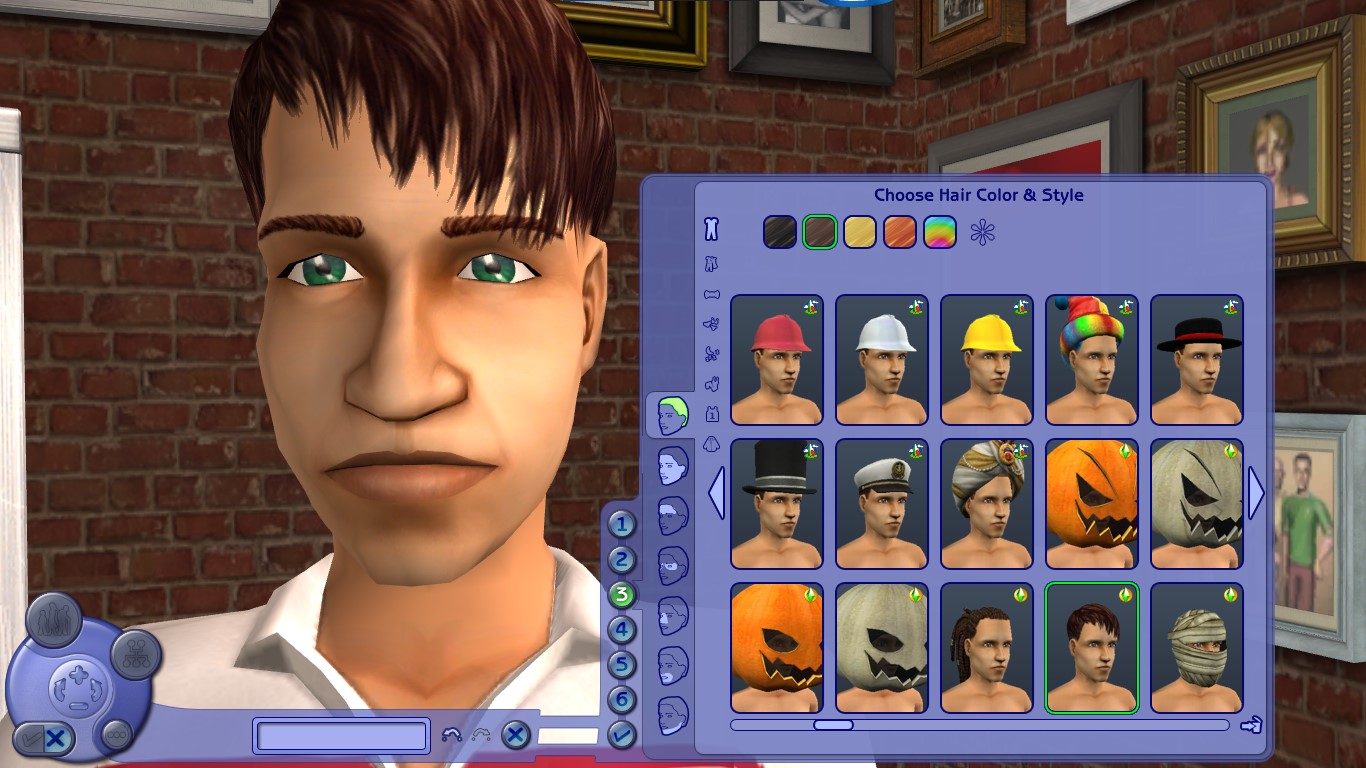Click the camera dots icon on the control puck
The height and width of the screenshot is (768, 1366).
coord(115,734)
